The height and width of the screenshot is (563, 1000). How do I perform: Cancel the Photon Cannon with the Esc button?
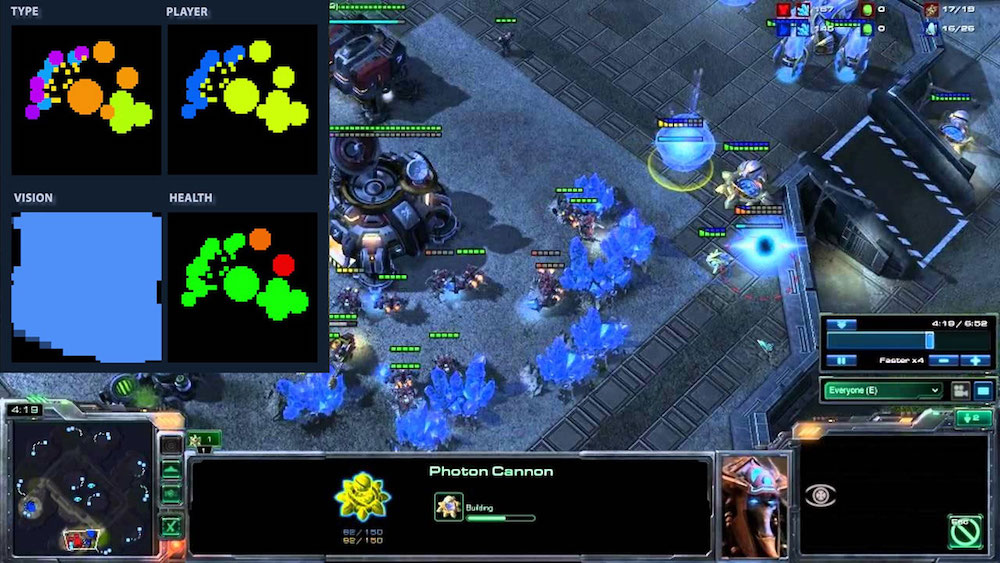click(x=965, y=531)
